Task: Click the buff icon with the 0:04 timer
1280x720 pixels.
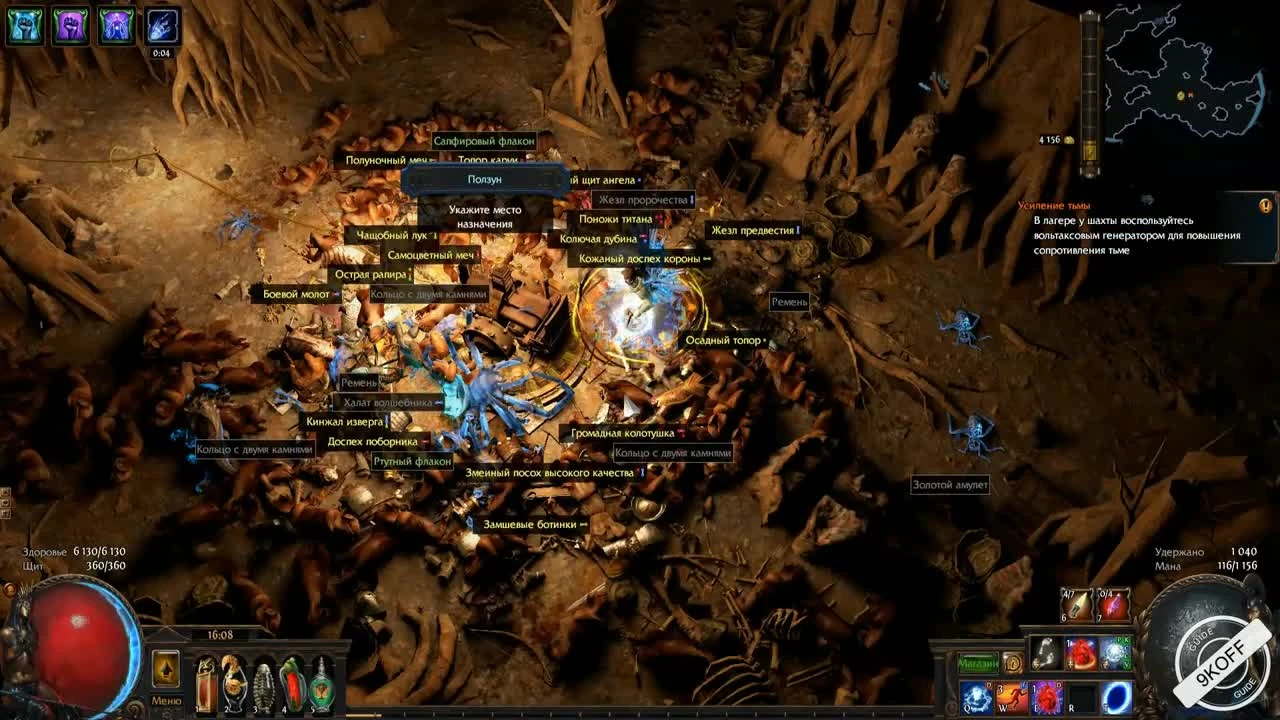Action: click(x=160, y=28)
